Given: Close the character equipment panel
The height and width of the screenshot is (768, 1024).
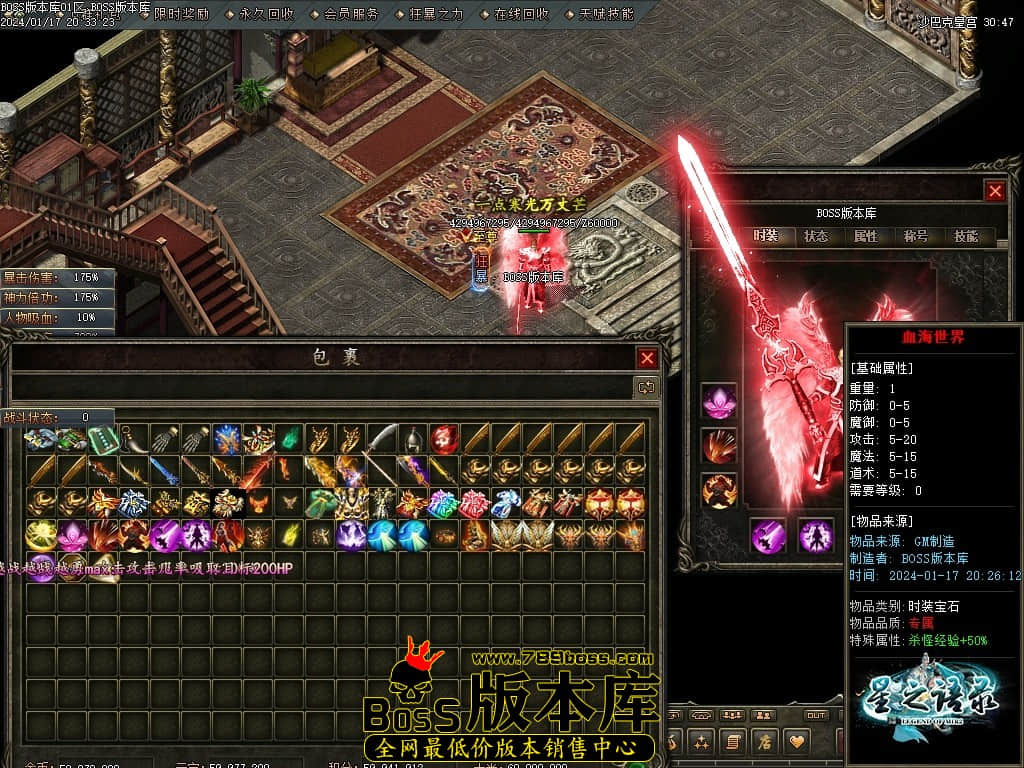Looking at the screenshot, I should tap(994, 191).
